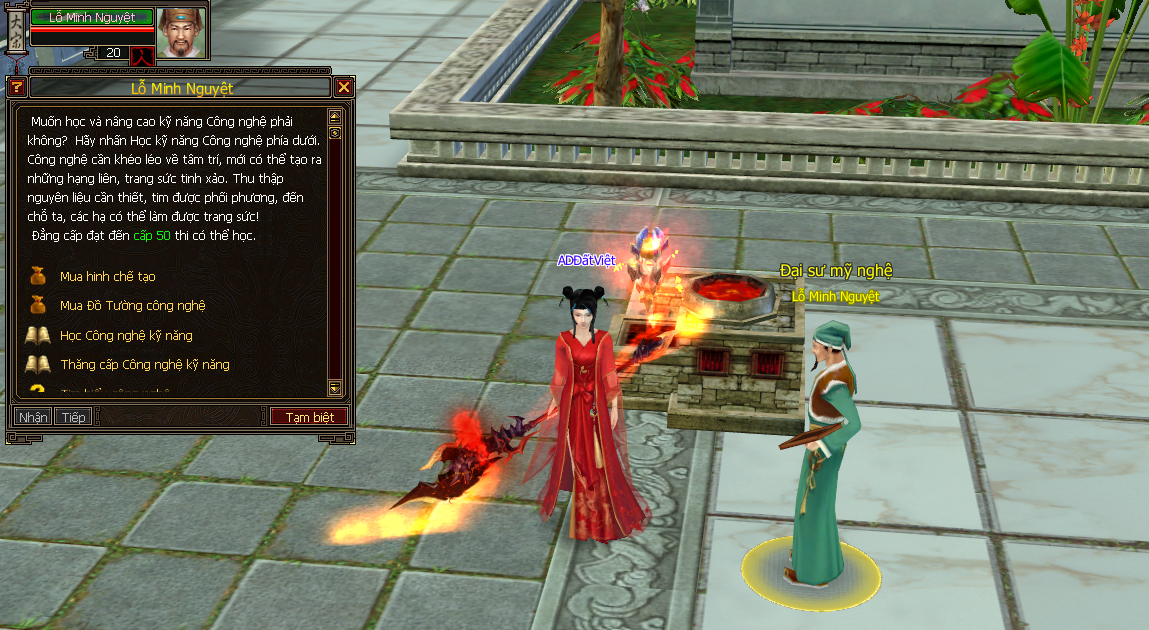Click the Tiếp button
Image resolution: width=1149 pixels, height=630 pixels.
71,417
